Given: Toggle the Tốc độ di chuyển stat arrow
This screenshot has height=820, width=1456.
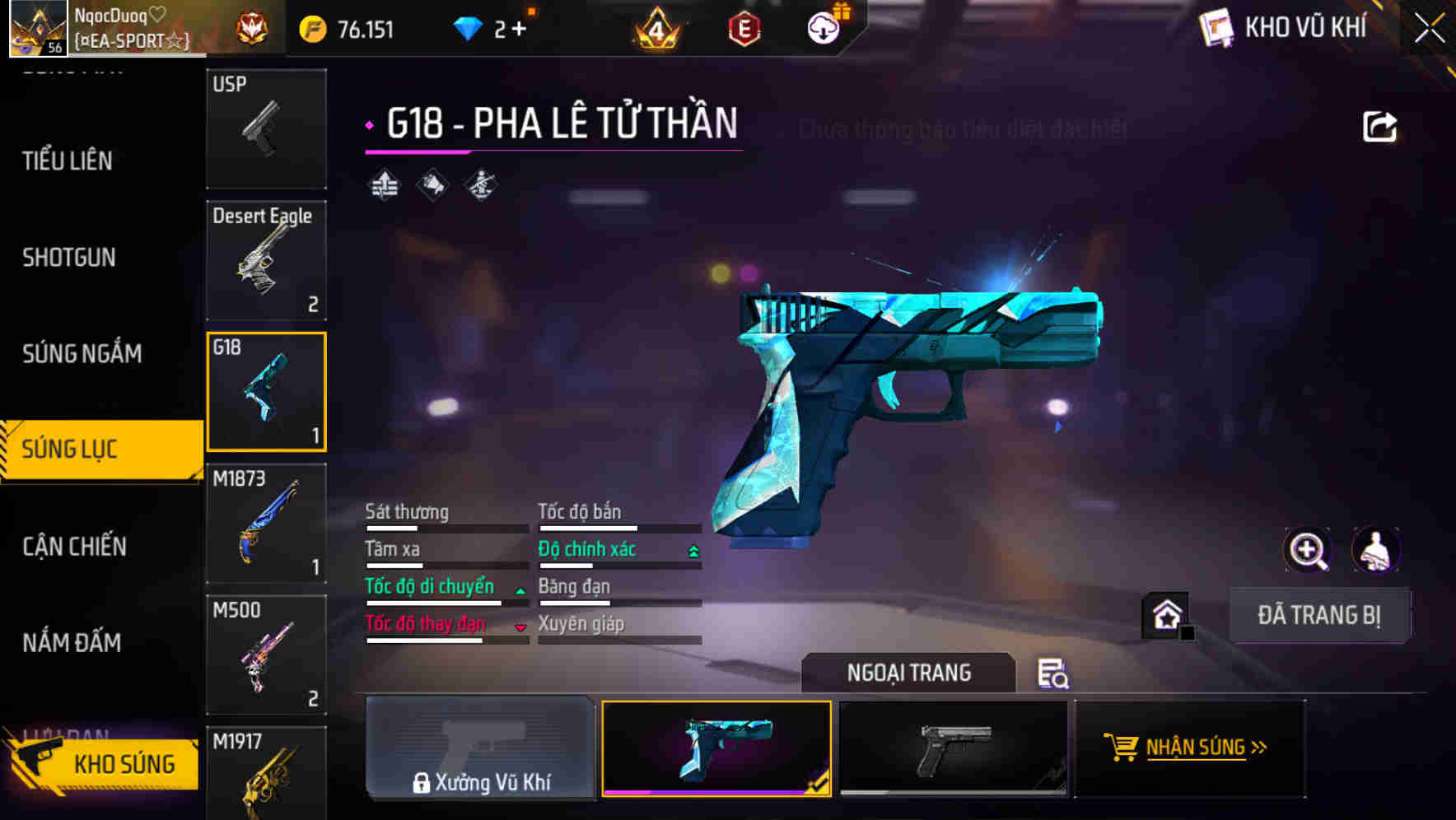Looking at the screenshot, I should tap(519, 589).
